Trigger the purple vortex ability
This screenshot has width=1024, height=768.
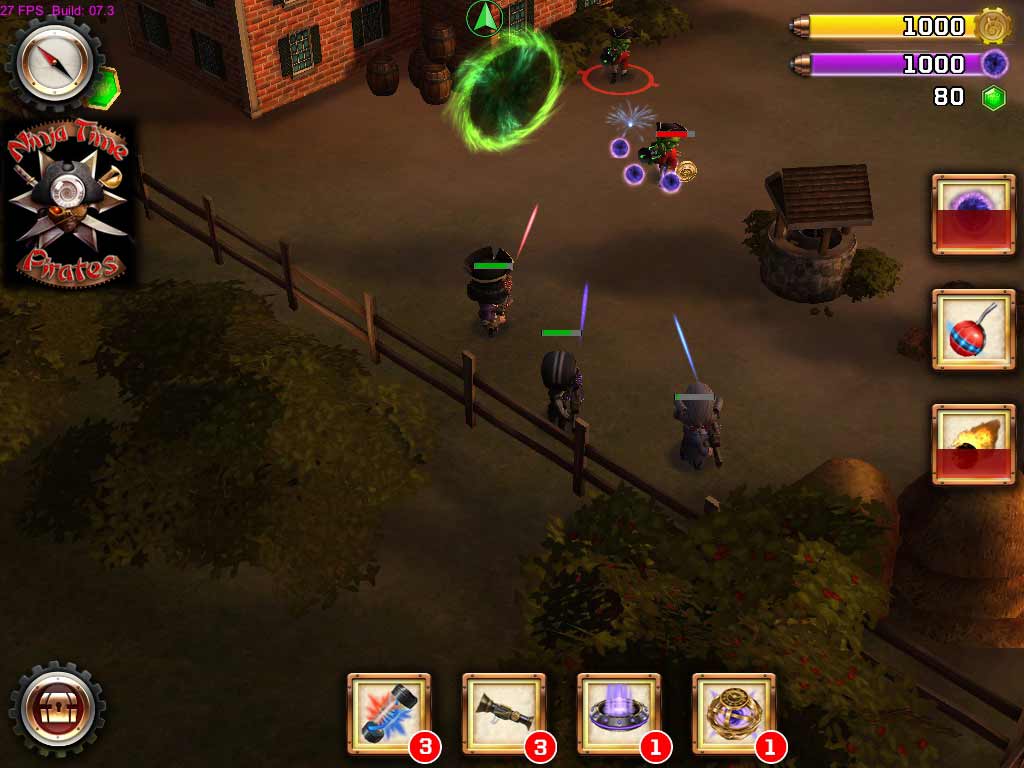coord(973,214)
